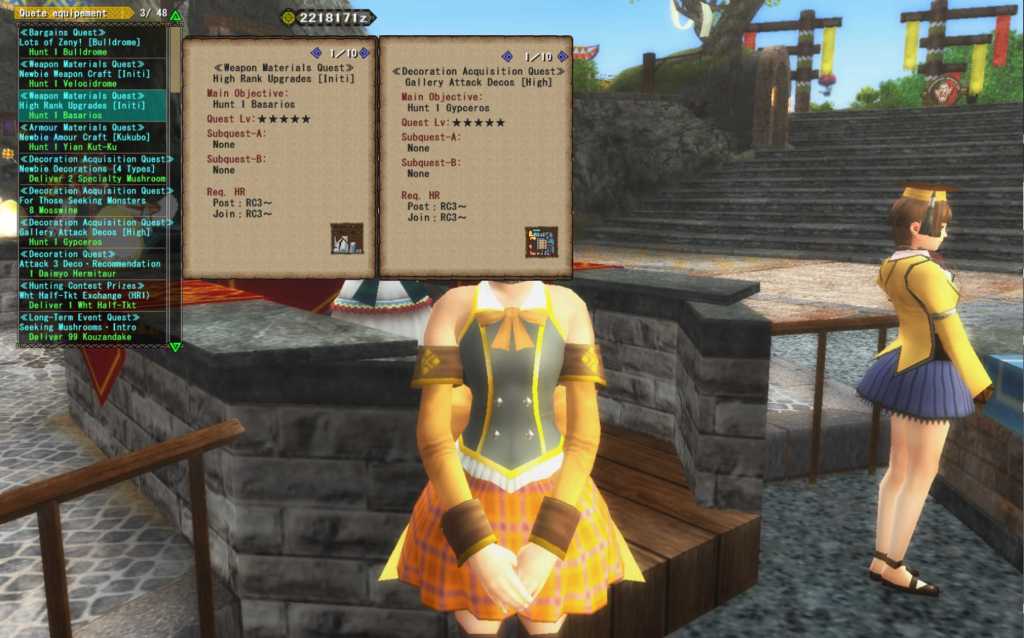1024x638 pixels.
Task: Go to previous page of Weapon Materials details
Action: 316,53
